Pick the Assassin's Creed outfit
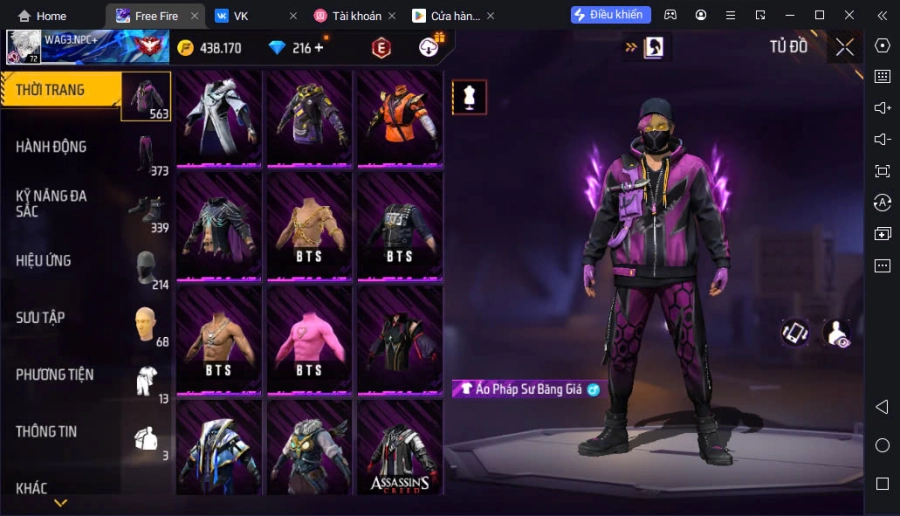Viewport: 900px width, 516px height. point(400,448)
